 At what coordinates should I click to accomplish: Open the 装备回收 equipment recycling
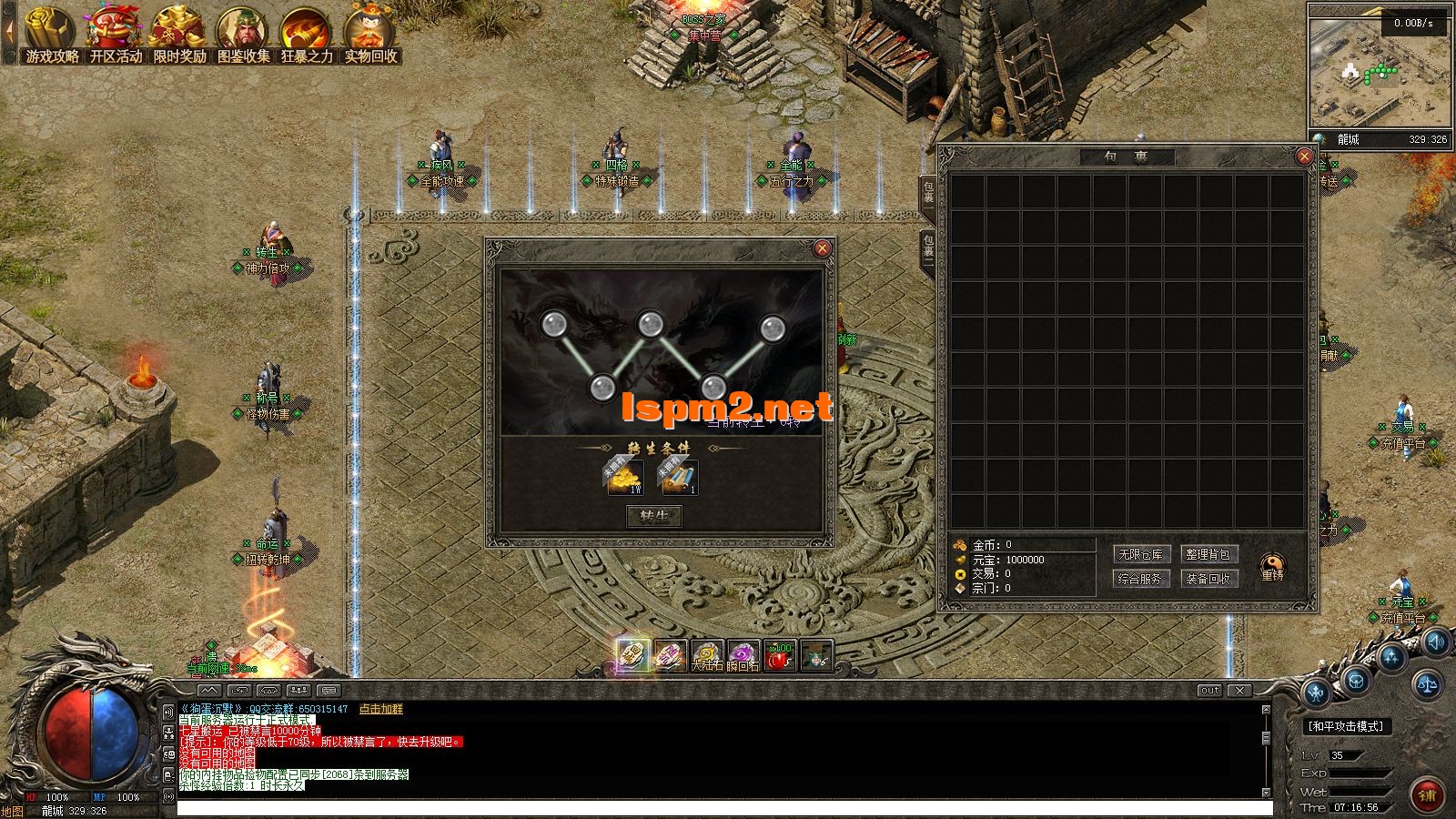(1209, 578)
